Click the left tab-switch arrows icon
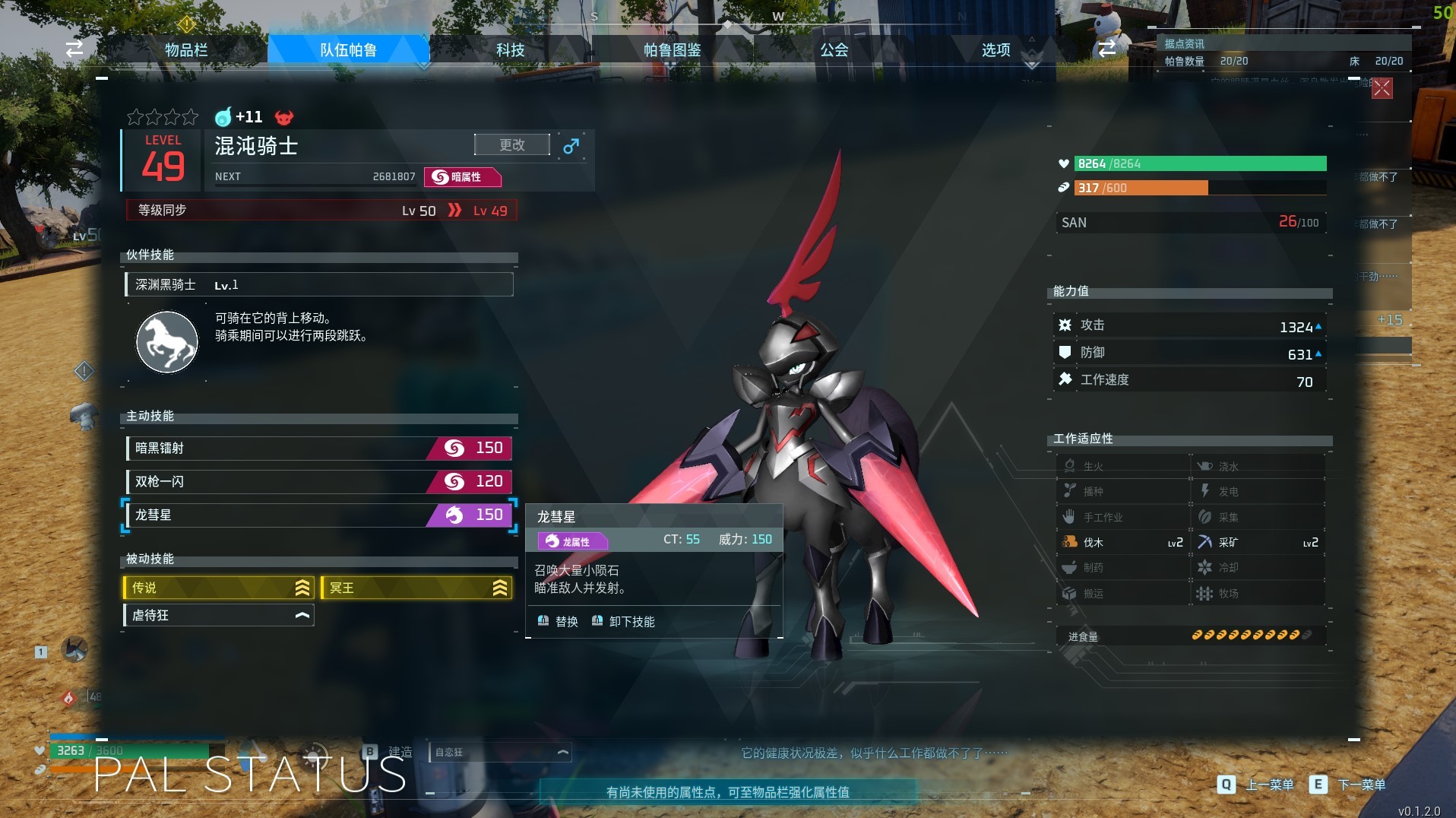 coord(74,49)
